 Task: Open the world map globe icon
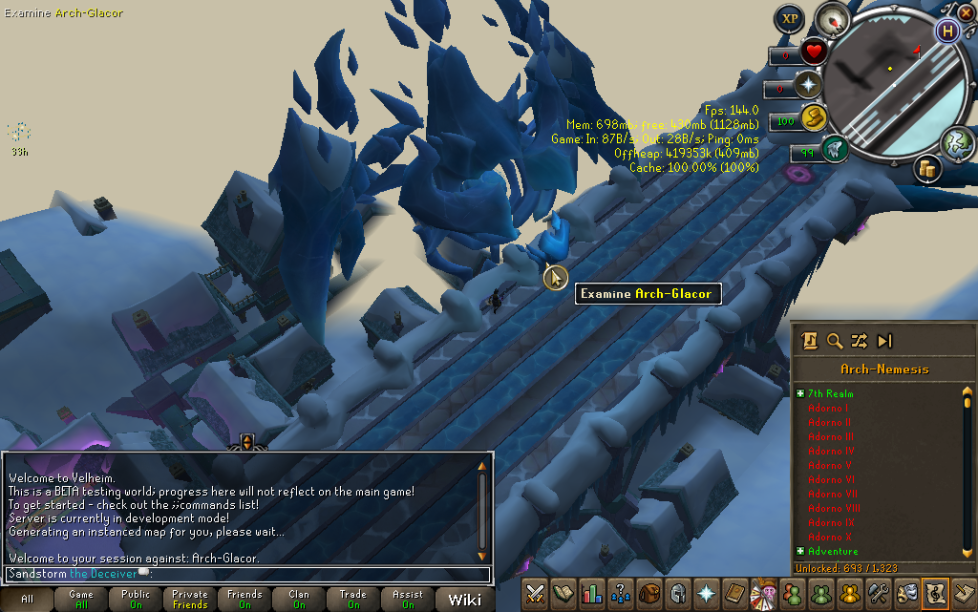(957, 143)
